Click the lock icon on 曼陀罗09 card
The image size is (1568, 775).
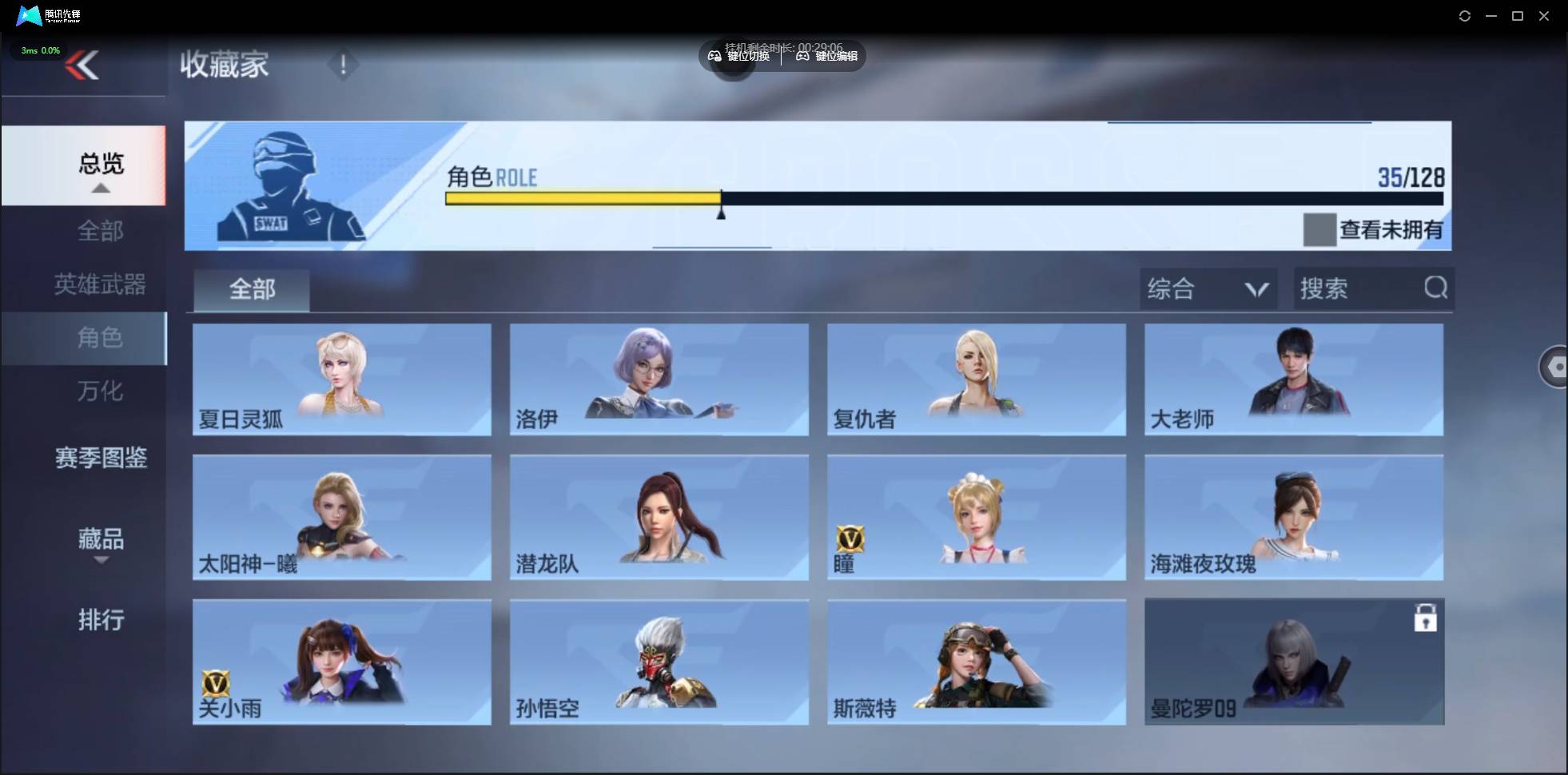1427,617
